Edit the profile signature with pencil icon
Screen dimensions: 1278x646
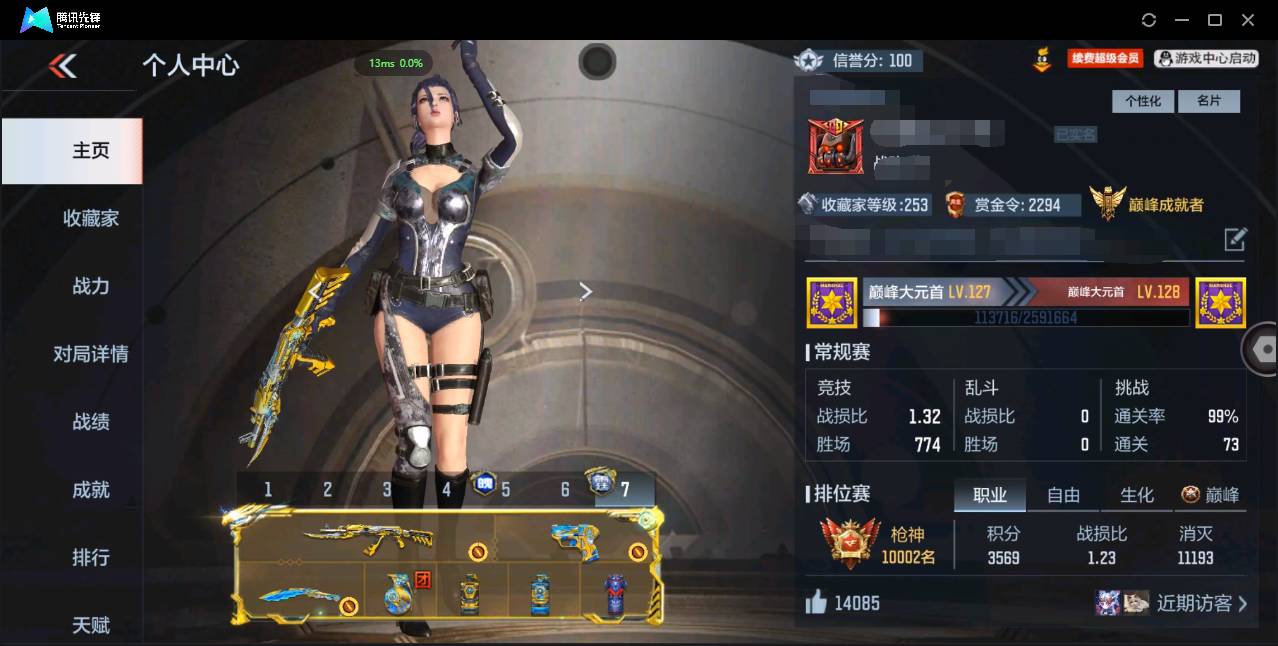pos(1235,239)
